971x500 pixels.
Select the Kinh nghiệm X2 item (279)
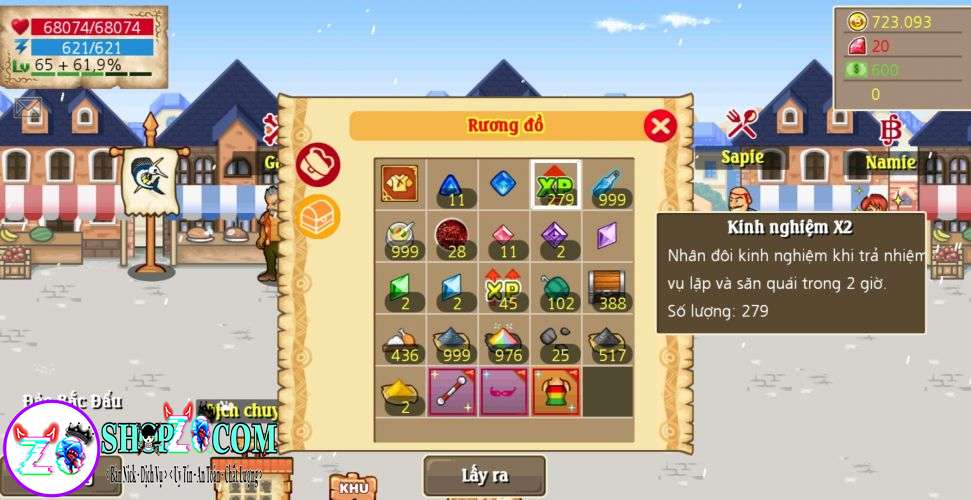click(x=556, y=184)
